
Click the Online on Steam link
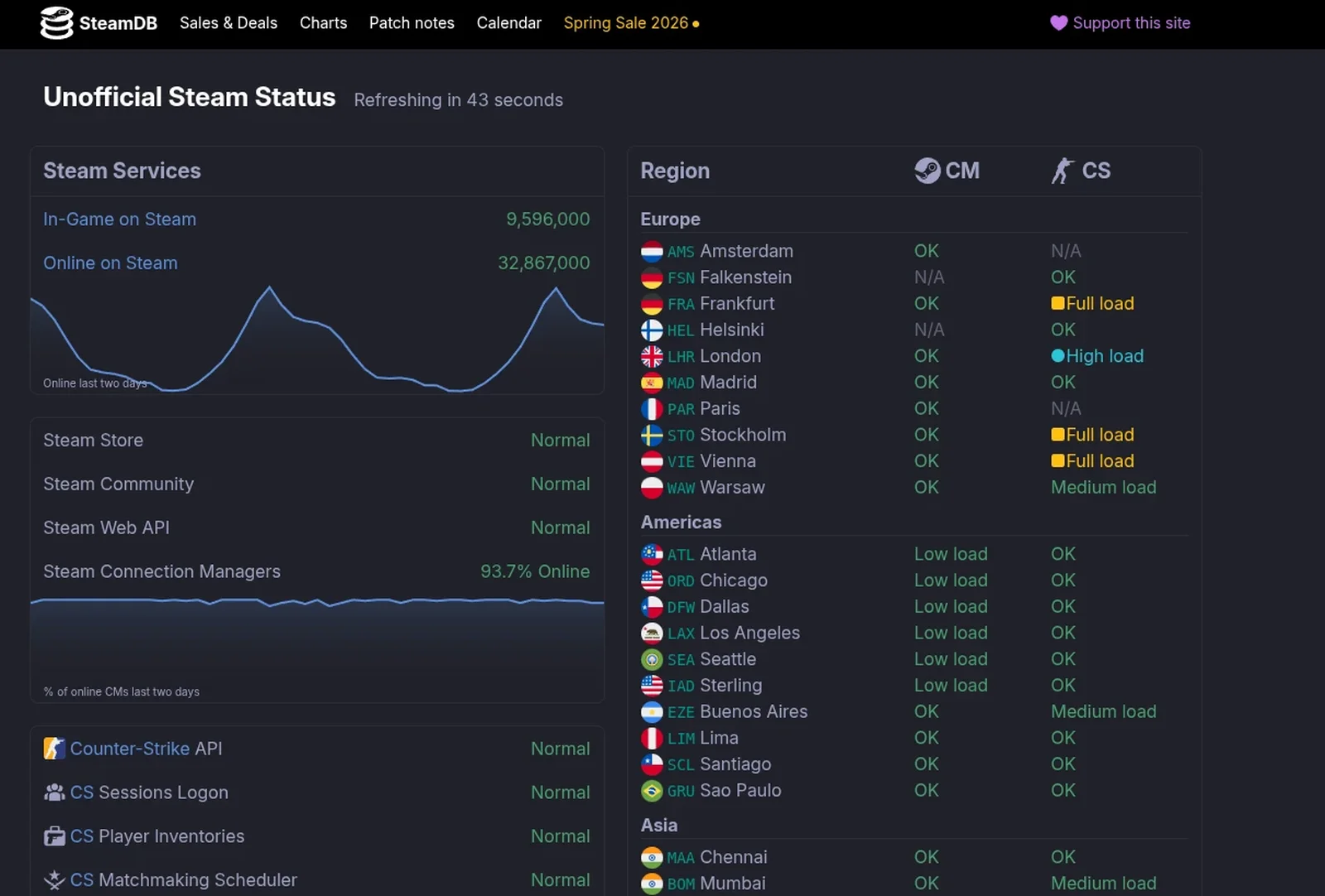click(110, 263)
